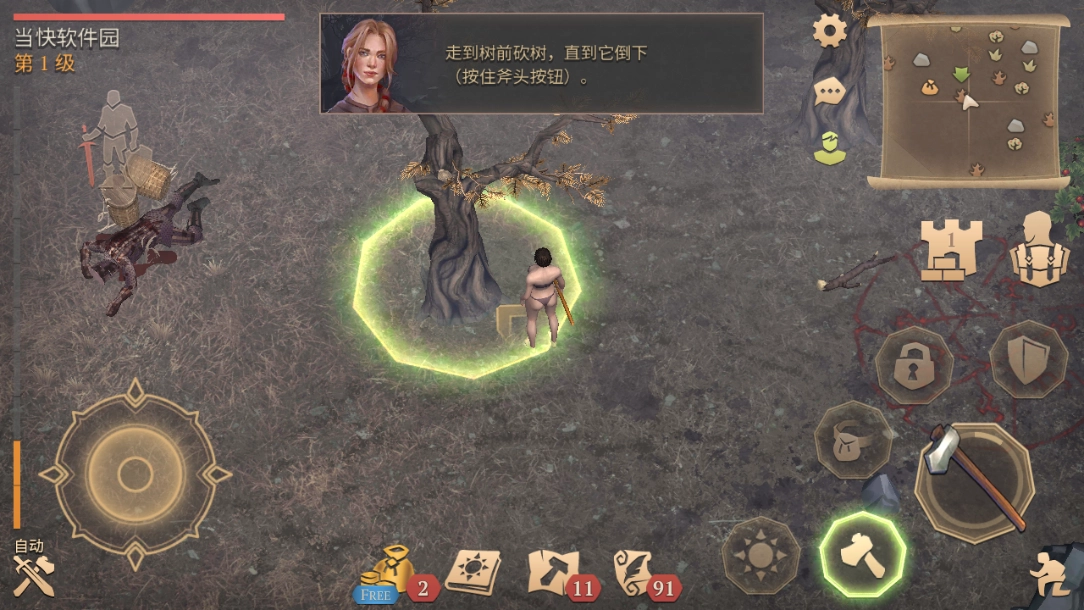This screenshot has width=1084, height=610.
Task: Open the free coin bags offer
Action: pyautogui.click(x=385, y=575)
